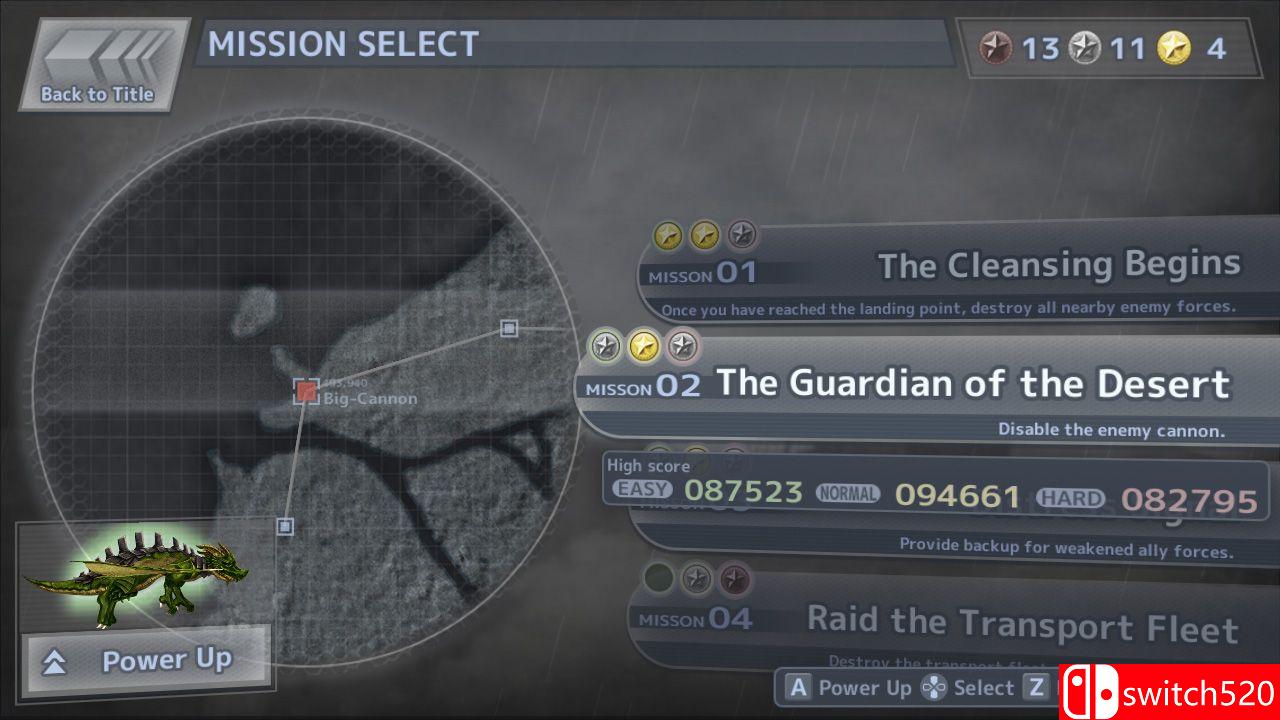Open the Power Up menu
The width and height of the screenshot is (1280, 720).
pyautogui.click(x=148, y=660)
